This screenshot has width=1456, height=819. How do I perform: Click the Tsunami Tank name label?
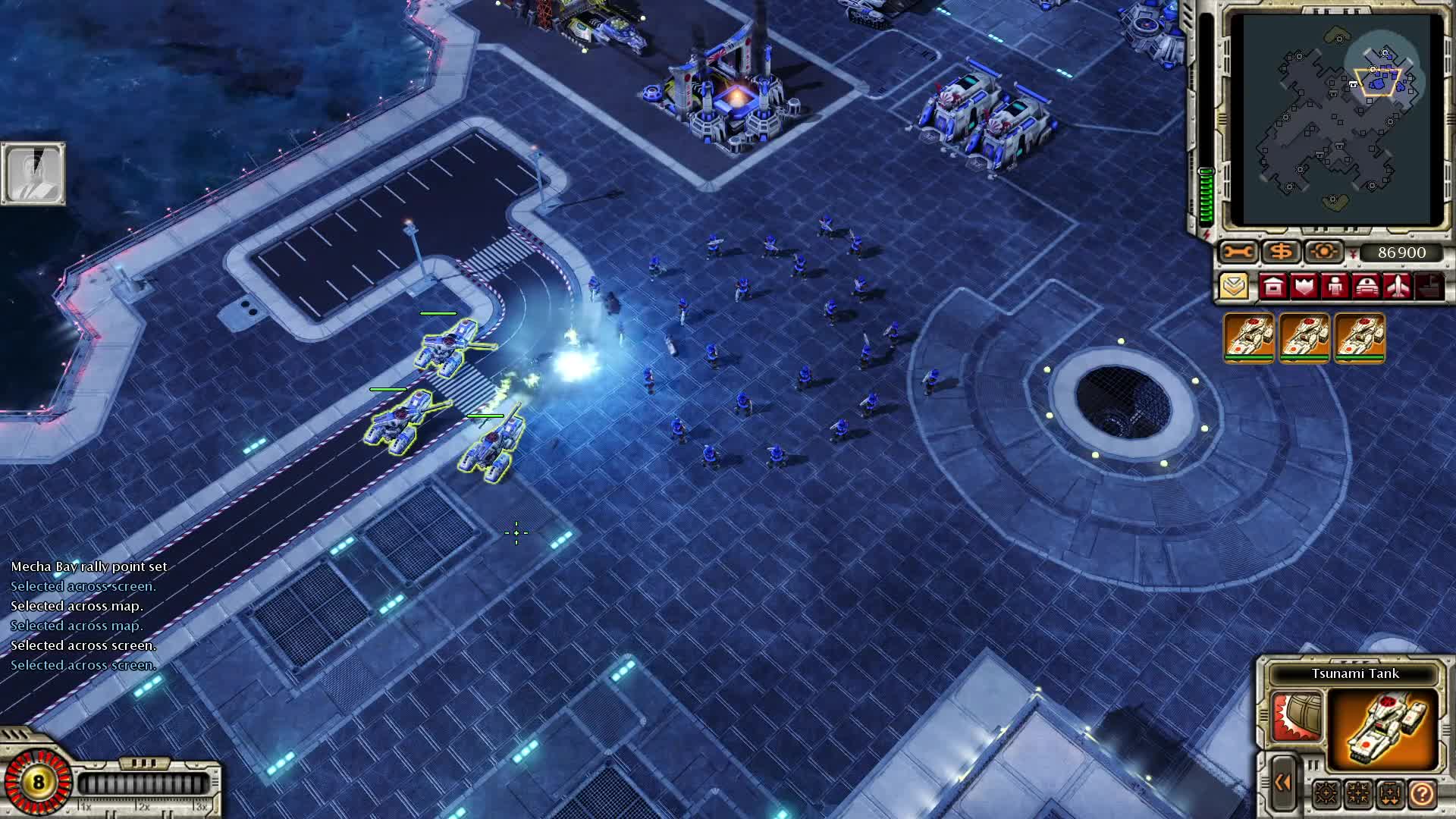(x=1354, y=673)
